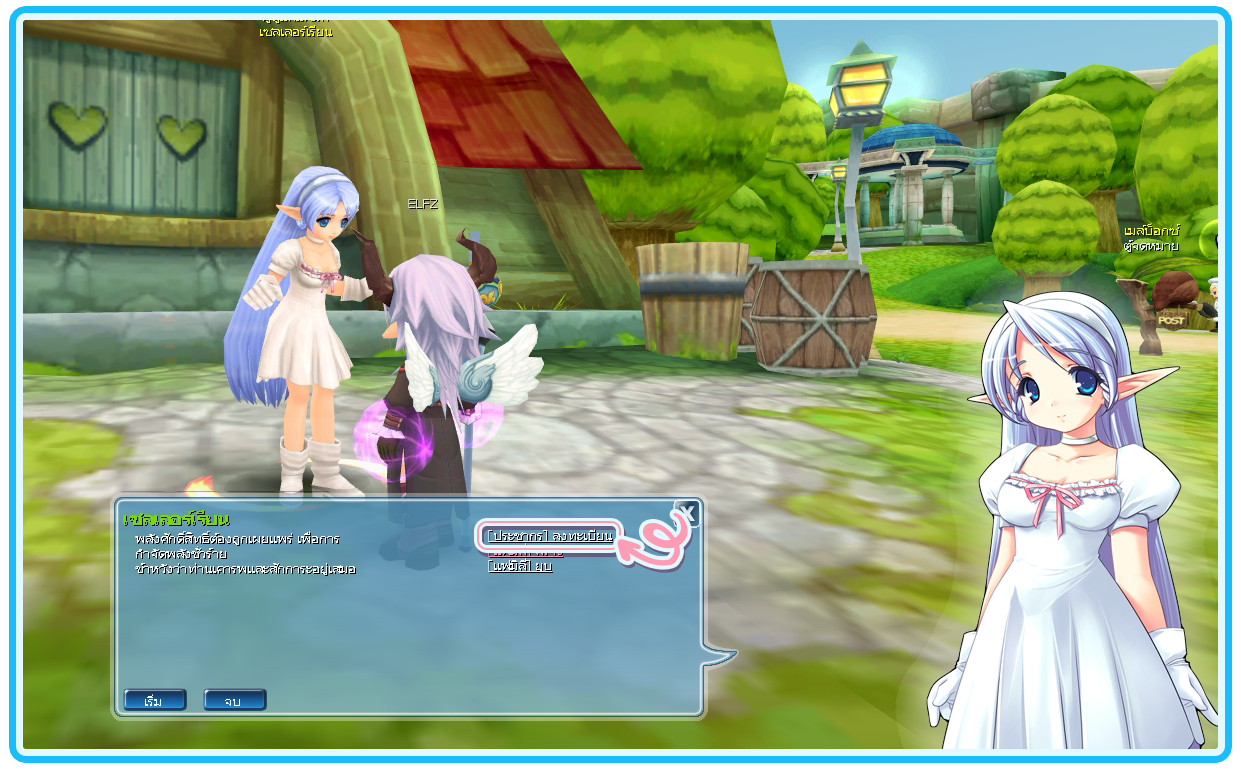Click the เริ่ม button in the dialogue
Viewport: 1241px width, 774px height.
pos(154,700)
